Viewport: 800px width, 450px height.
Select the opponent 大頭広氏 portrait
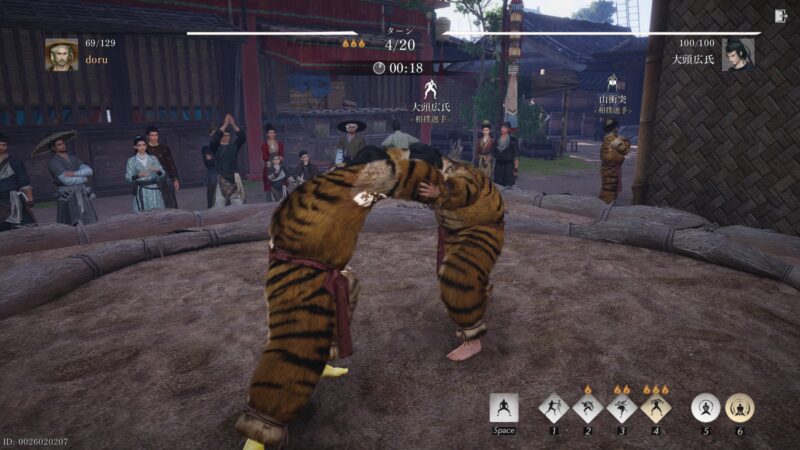point(738,54)
